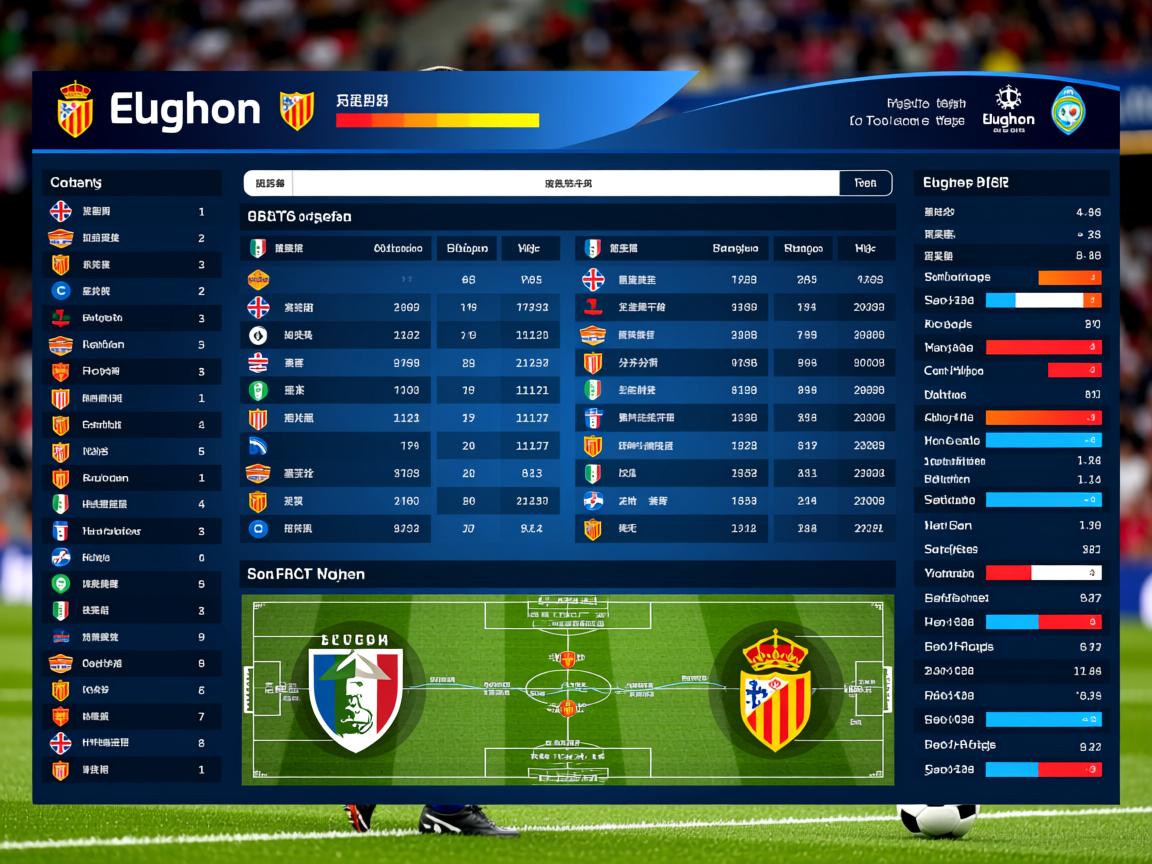This screenshot has width=1152, height=864.
Task: Open the Manjage row in the right panel
Action: click(1012, 347)
